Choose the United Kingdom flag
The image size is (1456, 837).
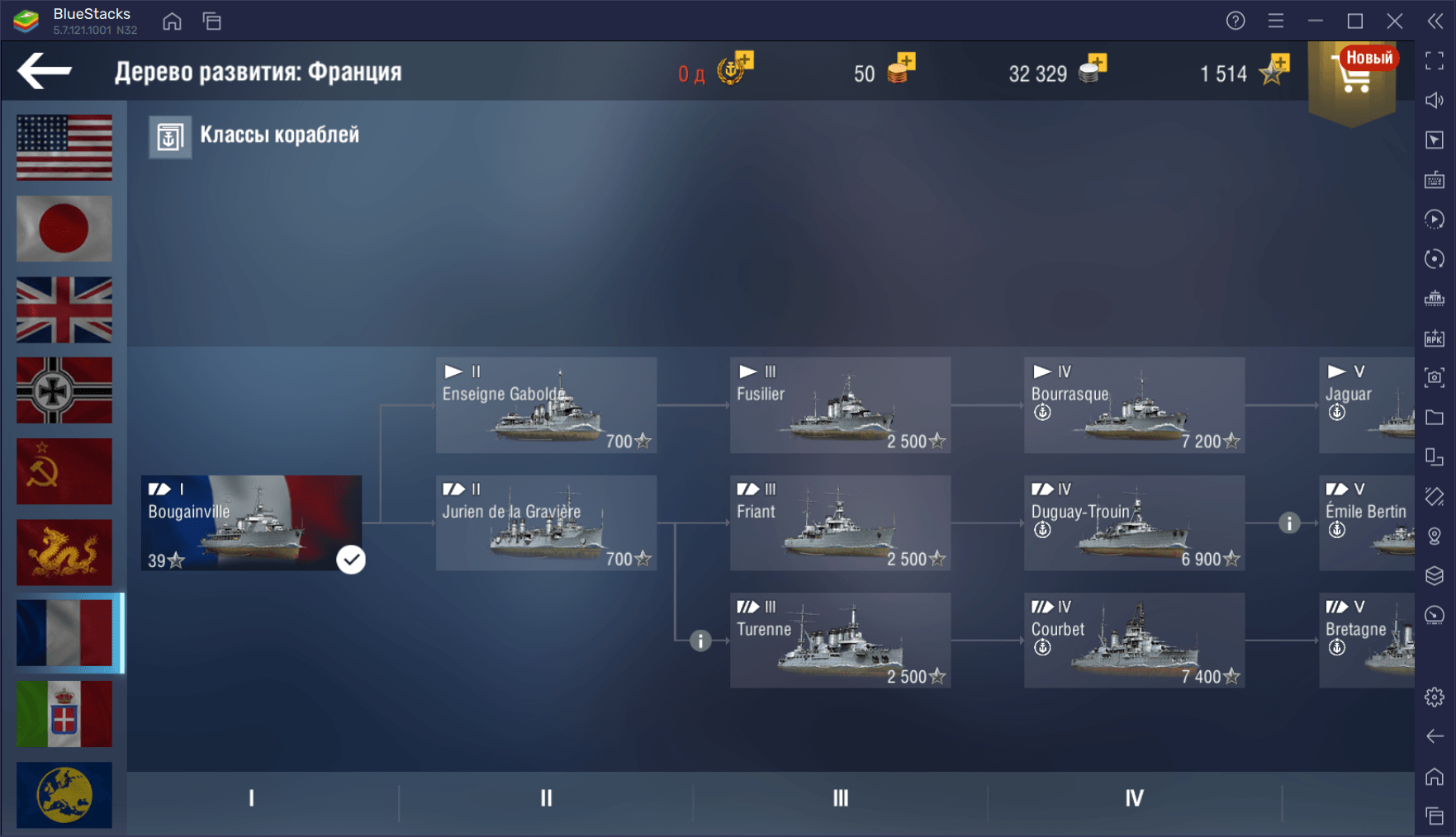pos(64,310)
